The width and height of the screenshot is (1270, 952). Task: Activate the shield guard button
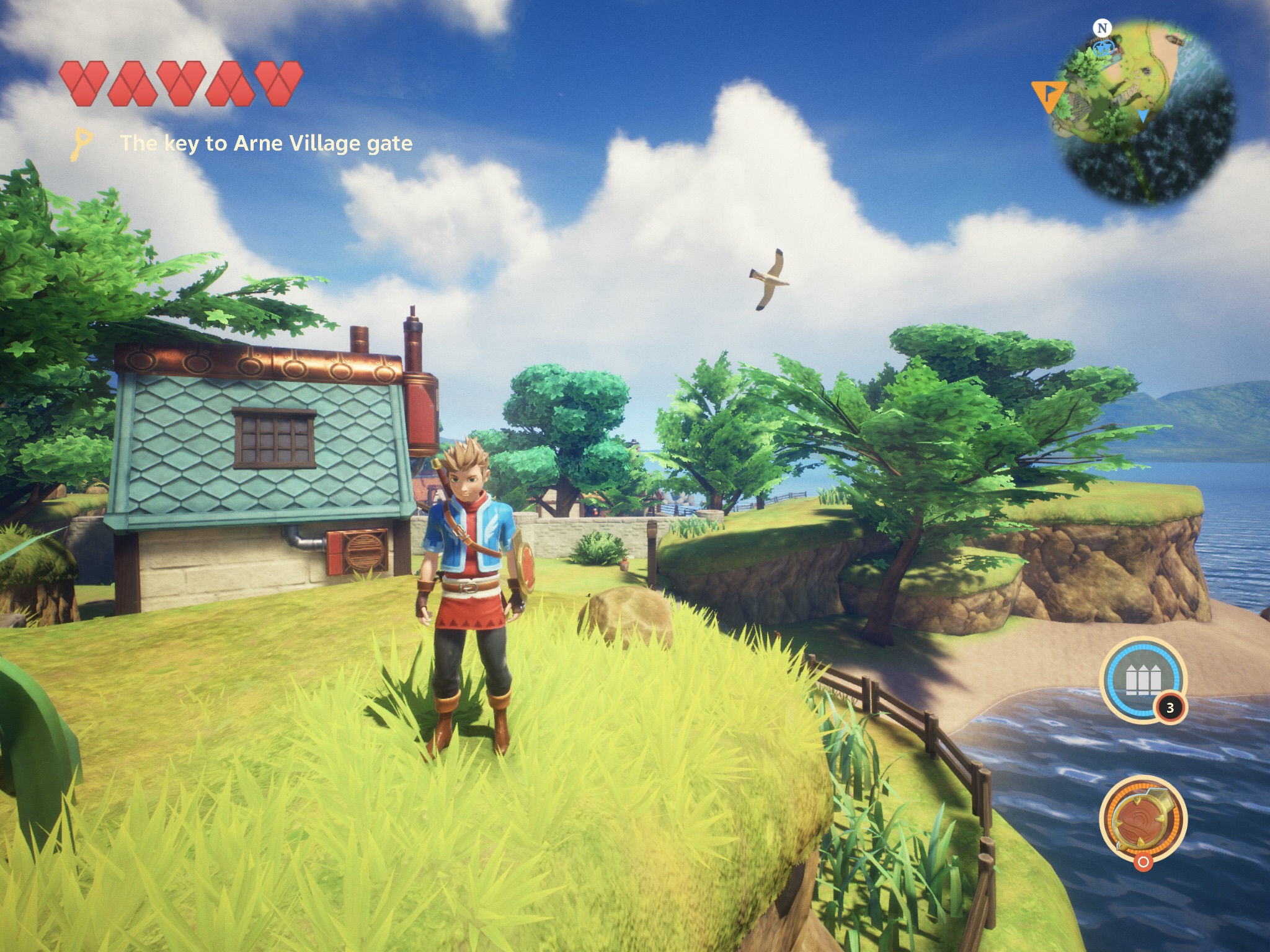pos(1142,818)
